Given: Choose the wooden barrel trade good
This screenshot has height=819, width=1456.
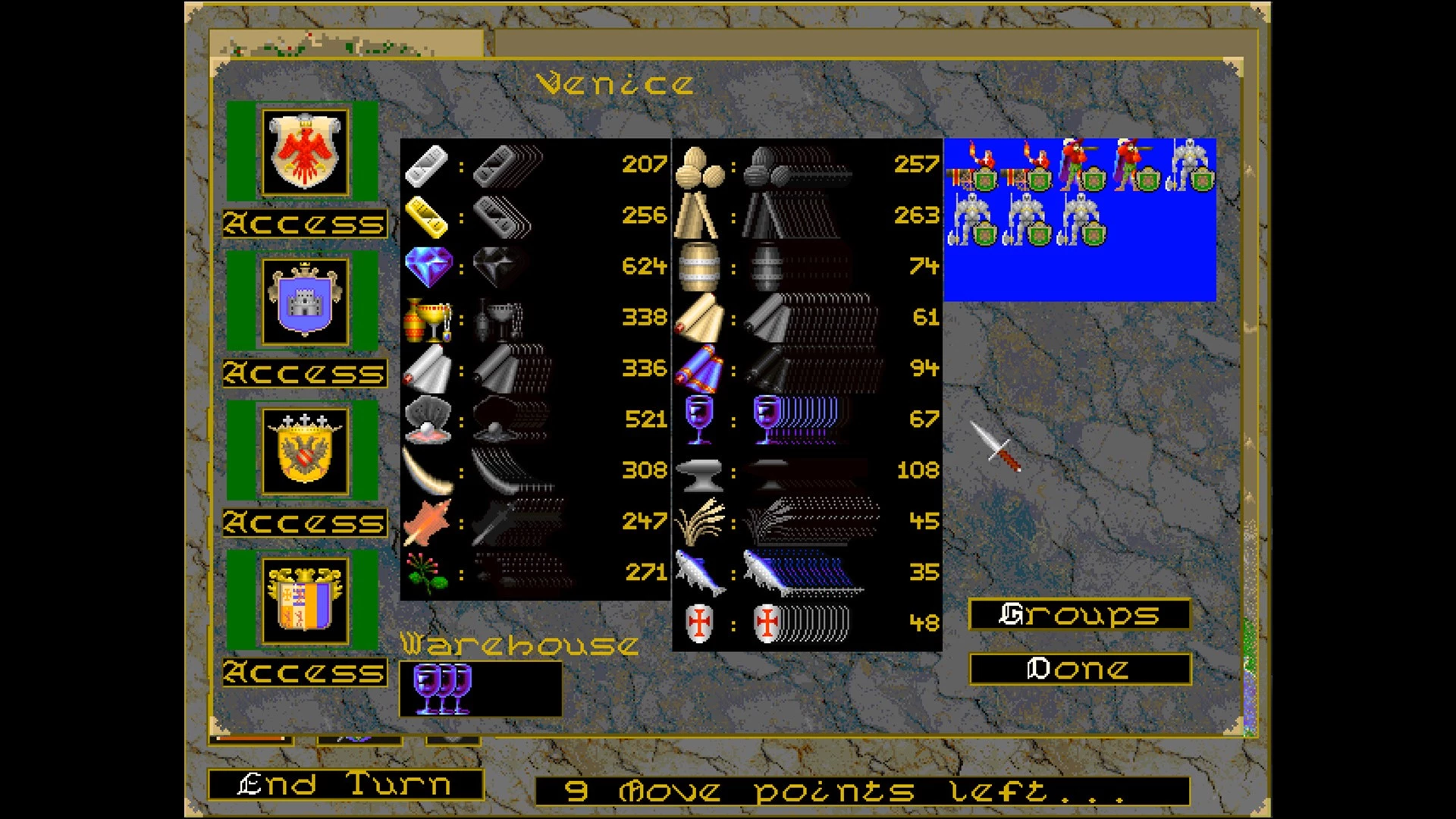Looking at the screenshot, I should pyautogui.click(x=698, y=266).
